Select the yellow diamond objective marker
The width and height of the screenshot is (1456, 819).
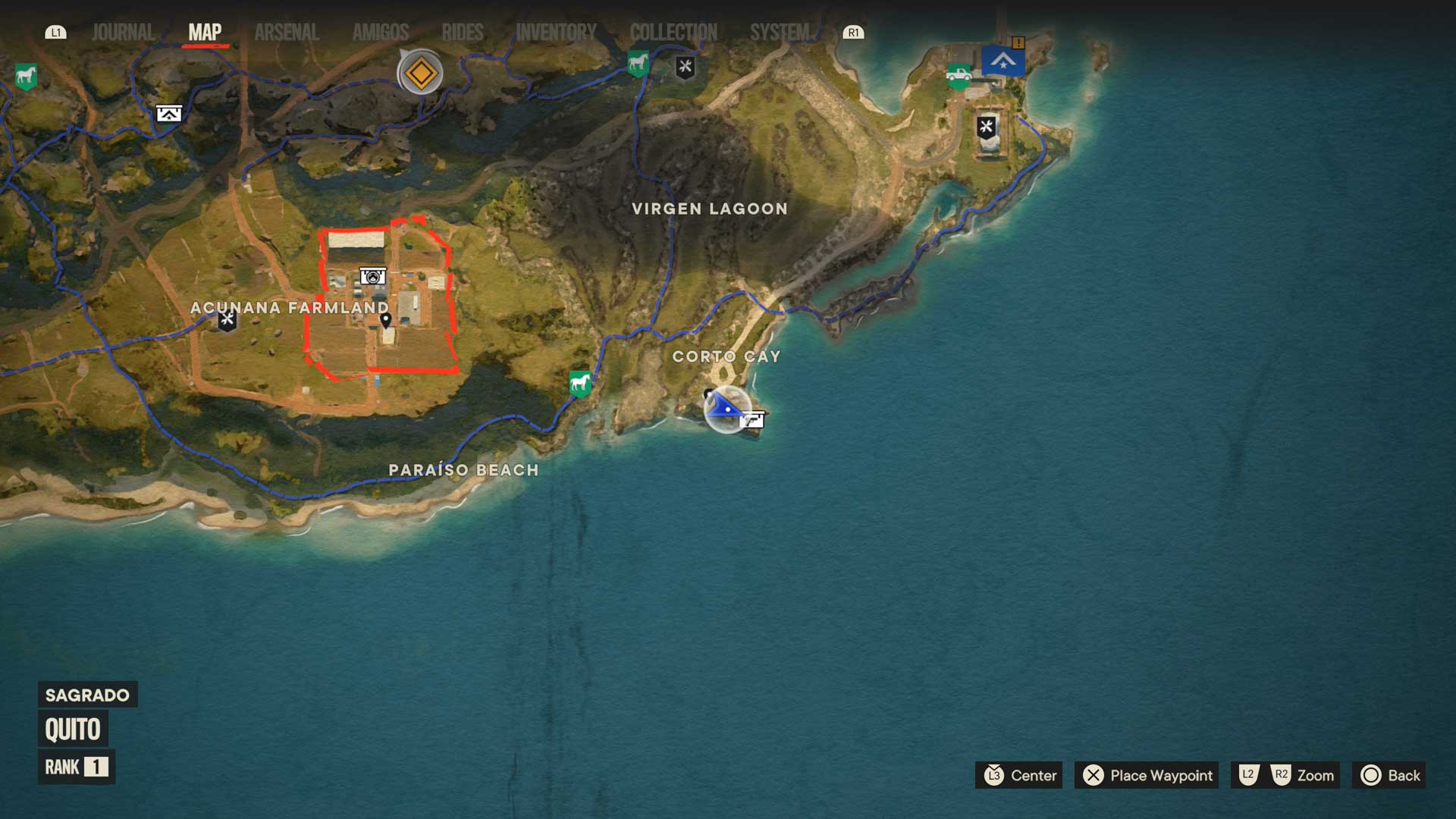[421, 74]
